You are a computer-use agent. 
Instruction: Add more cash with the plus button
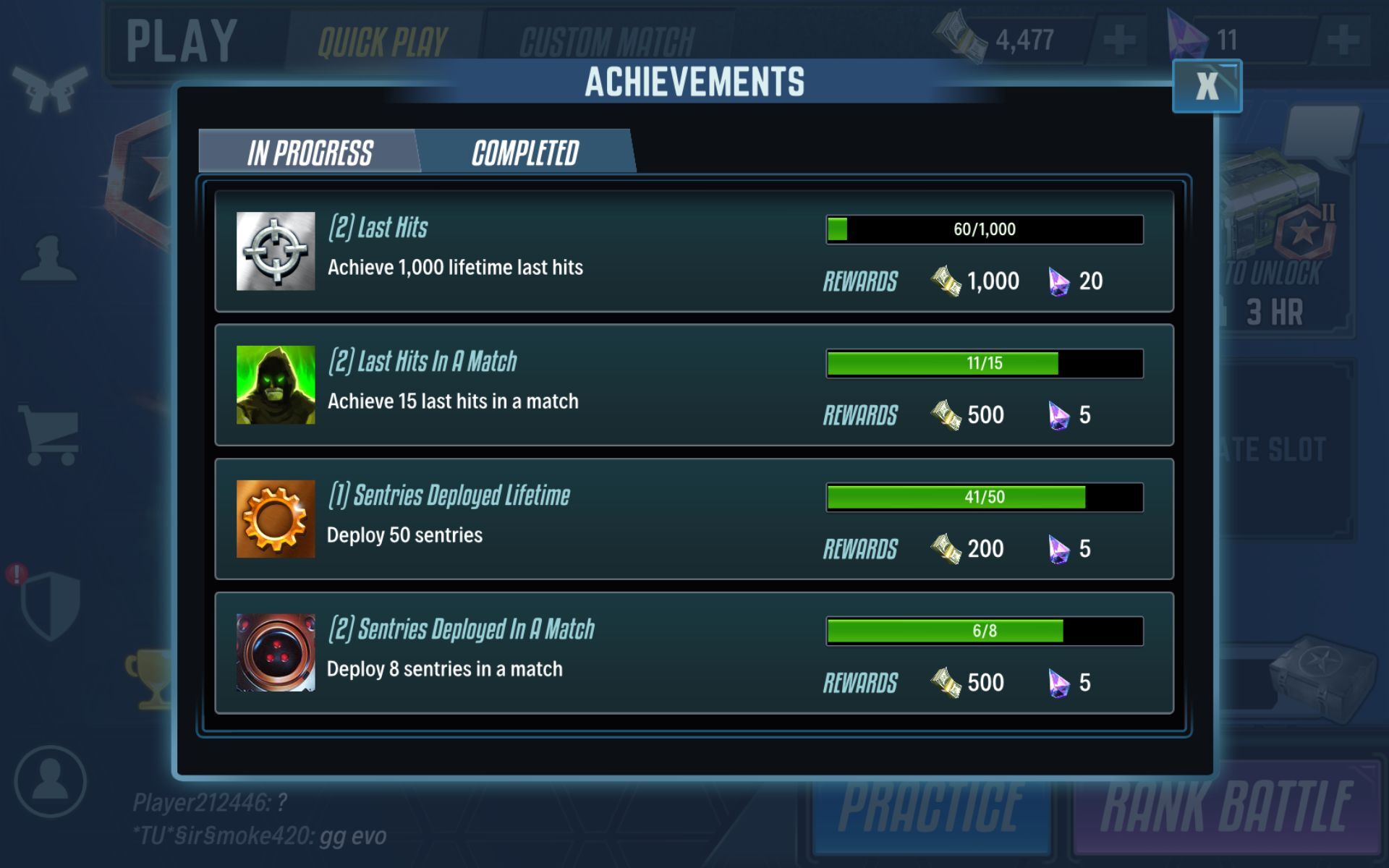click(x=1118, y=39)
